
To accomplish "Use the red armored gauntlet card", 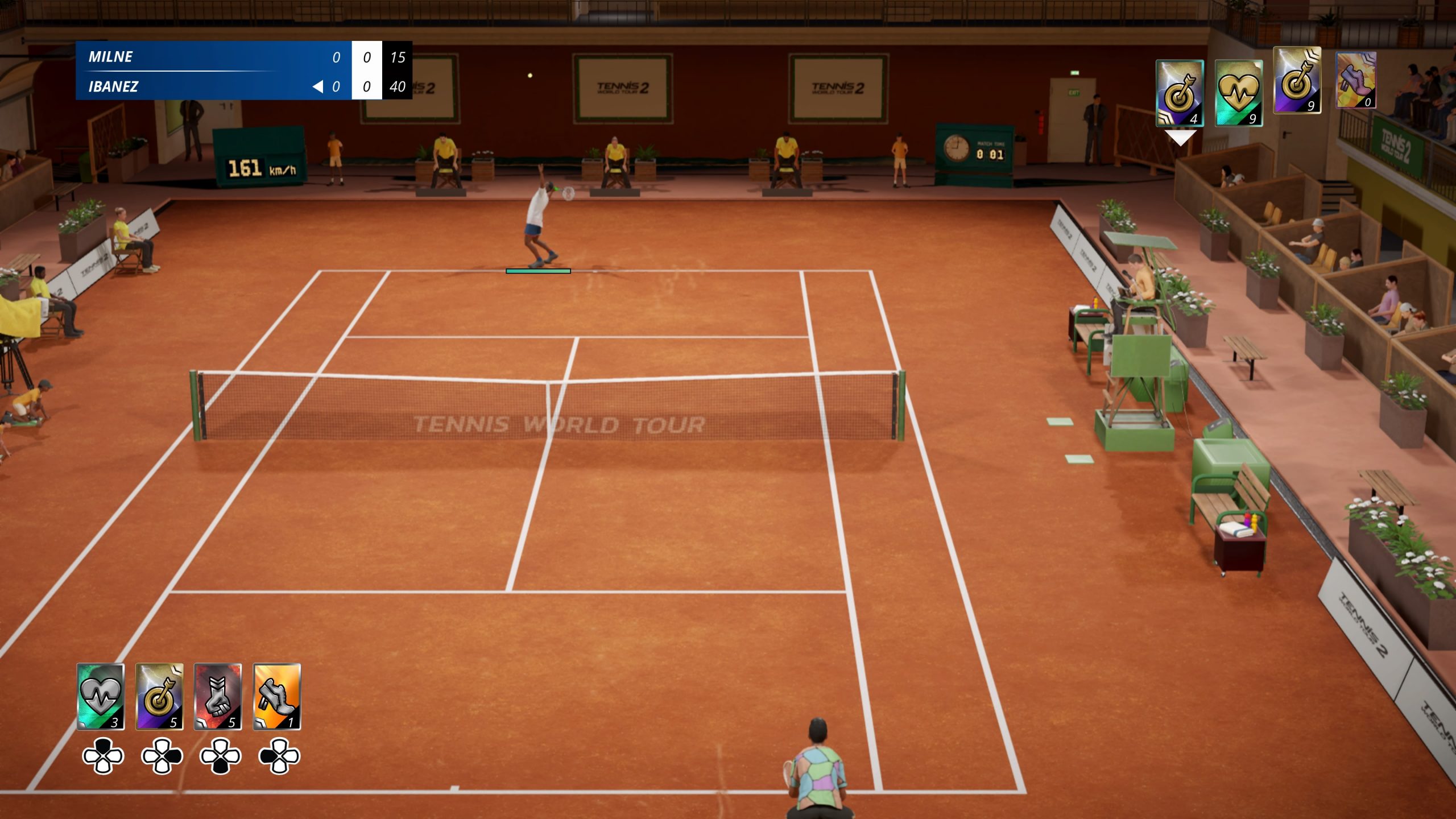I will (218, 696).
